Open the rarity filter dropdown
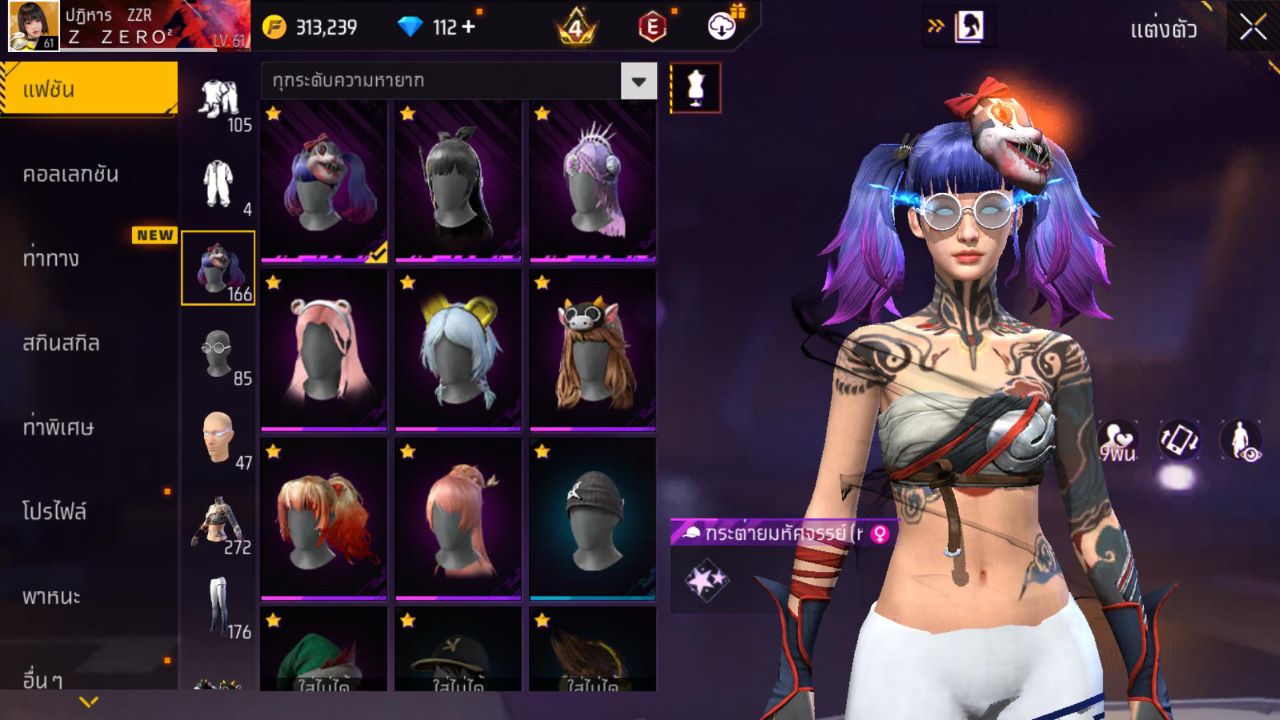This screenshot has width=1280, height=720. point(638,81)
